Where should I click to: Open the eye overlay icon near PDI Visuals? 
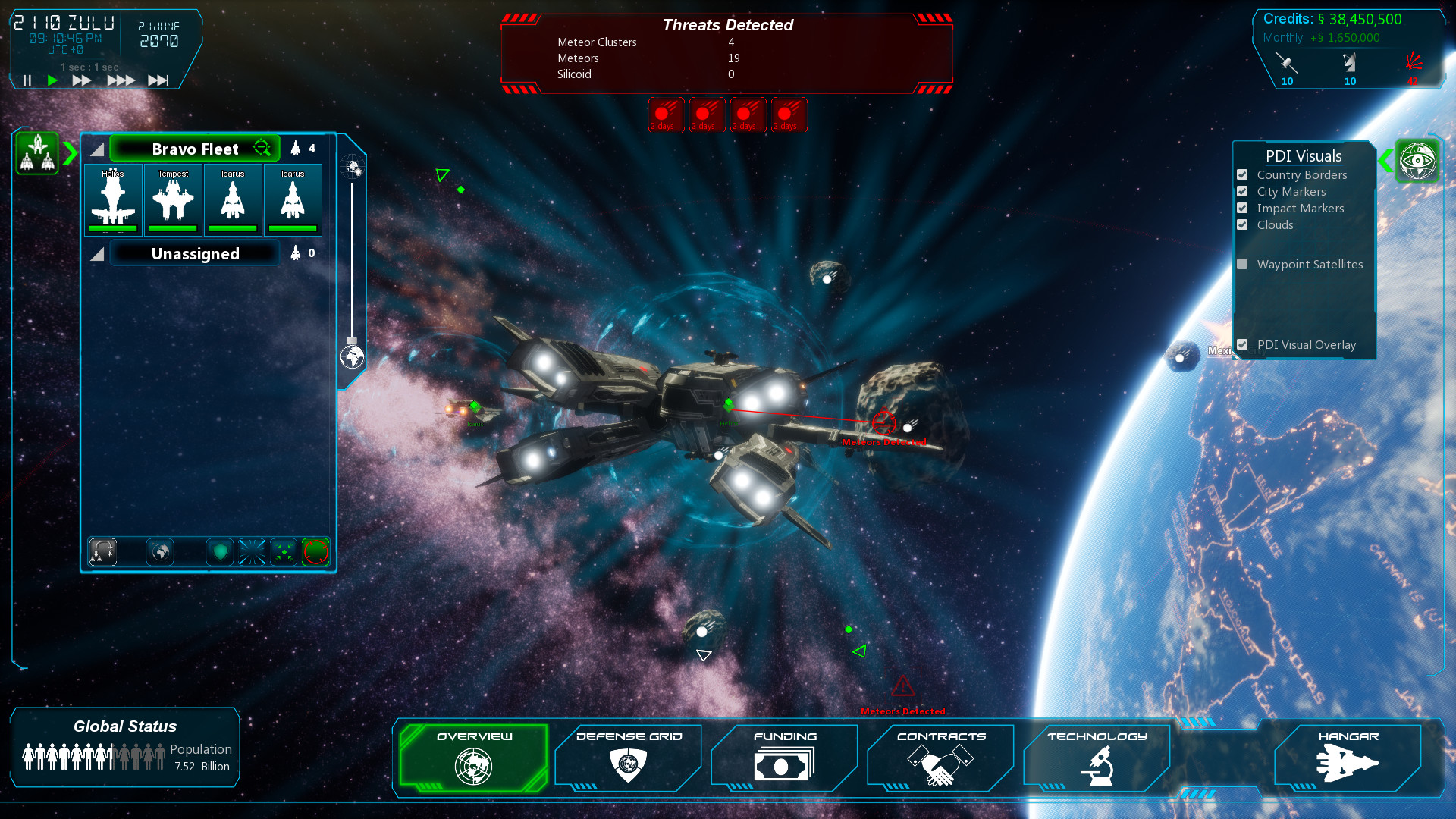(x=1418, y=160)
